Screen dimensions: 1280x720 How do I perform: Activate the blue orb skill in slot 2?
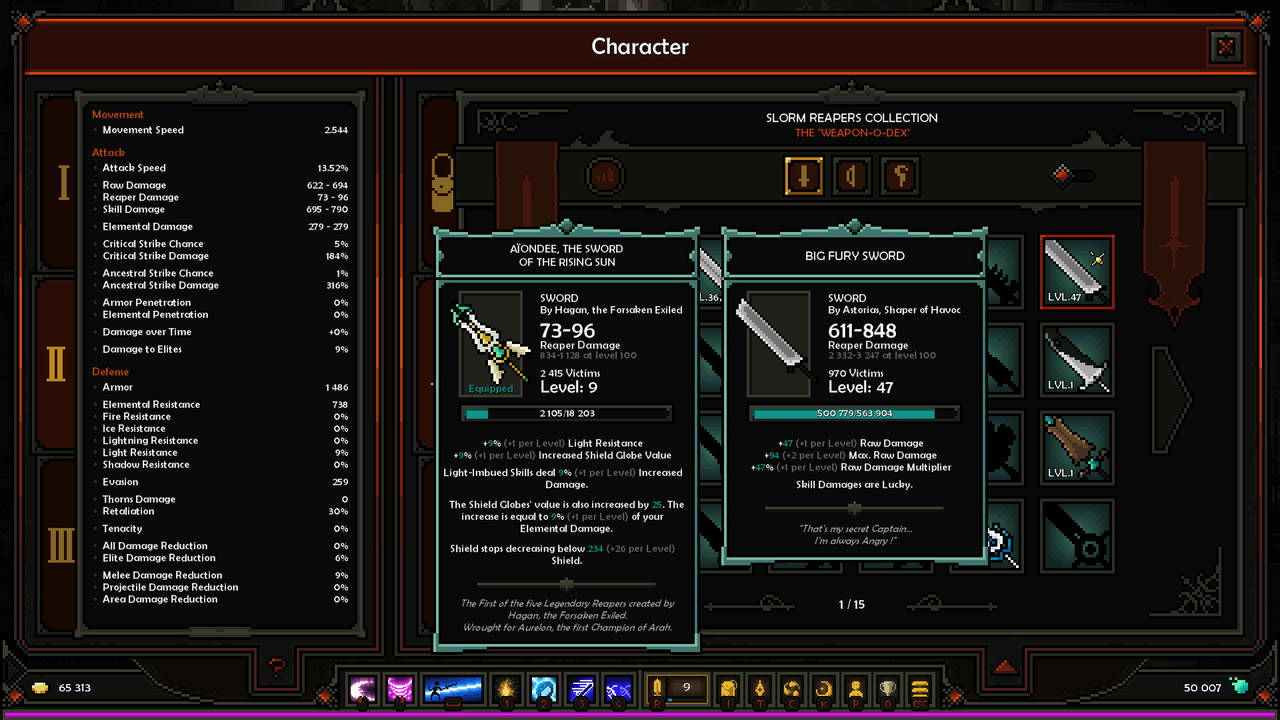coord(545,689)
